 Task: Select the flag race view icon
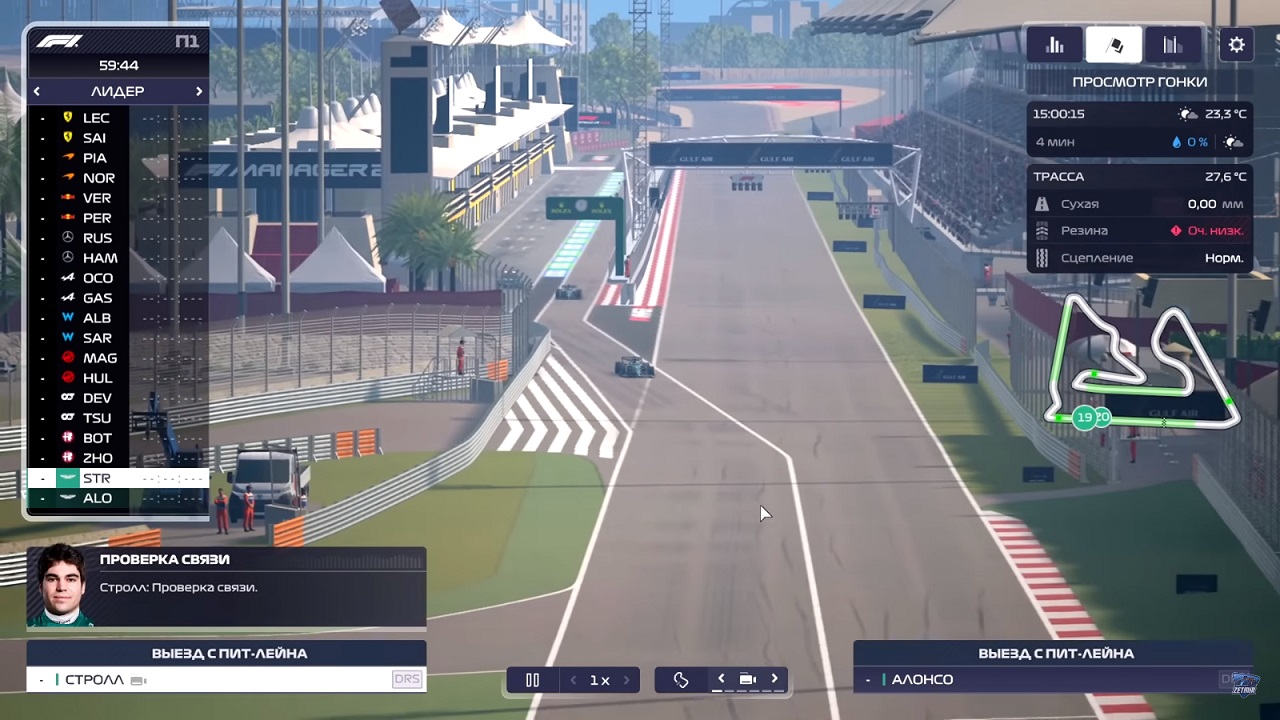1114,44
